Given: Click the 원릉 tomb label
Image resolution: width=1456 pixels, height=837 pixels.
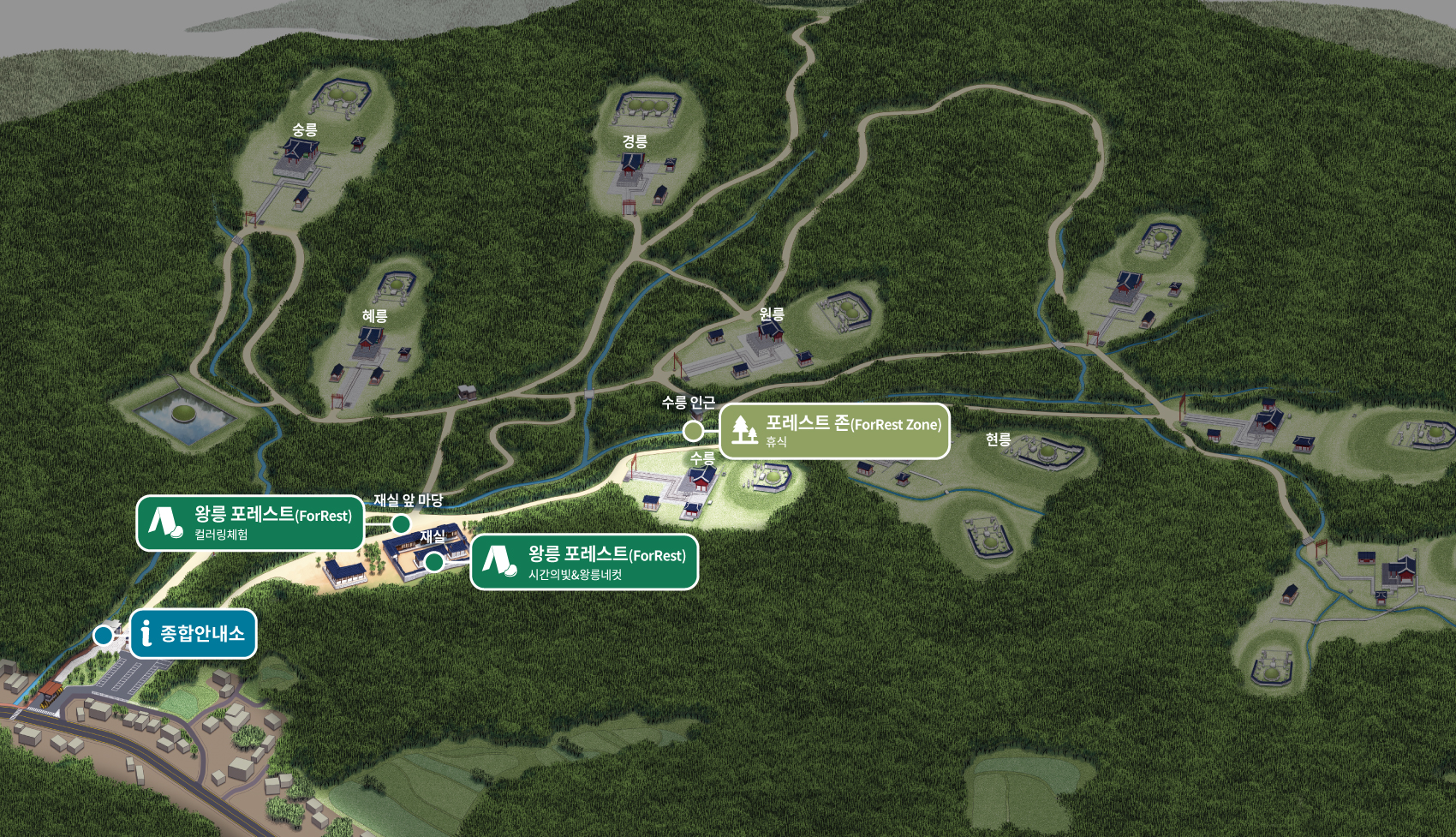Looking at the screenshot, I should (x=772, y=314).
